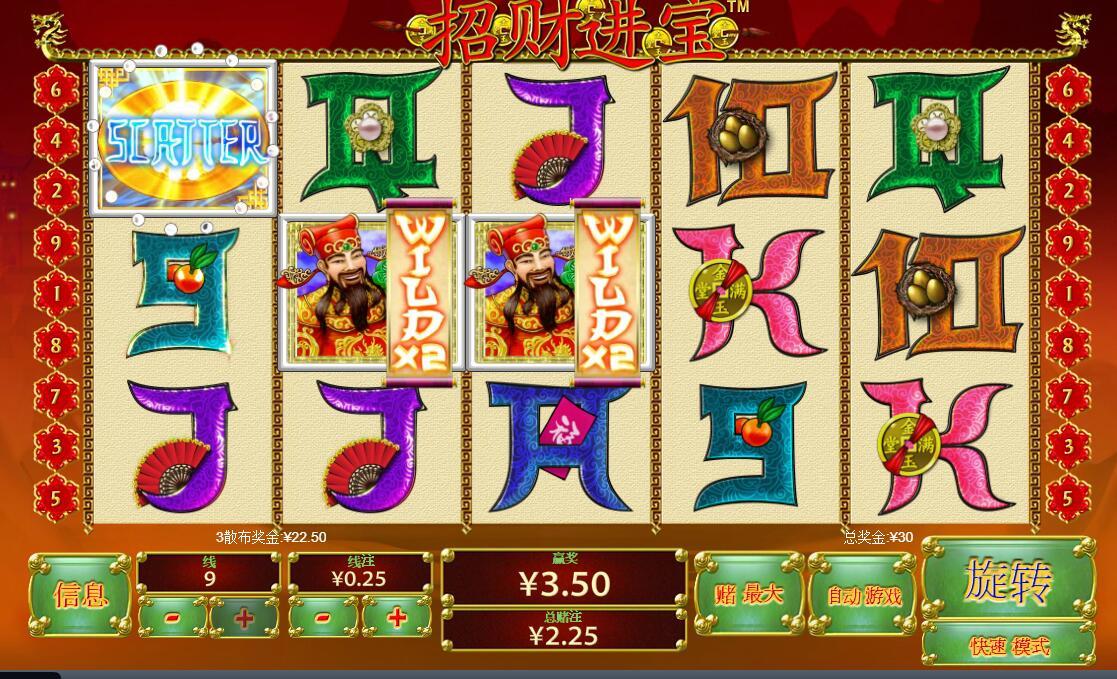Screen dimensions: 1117x679
Task: Lower the line bet (线注) amount
Action: pyautogui.click(x=323, y=618)
